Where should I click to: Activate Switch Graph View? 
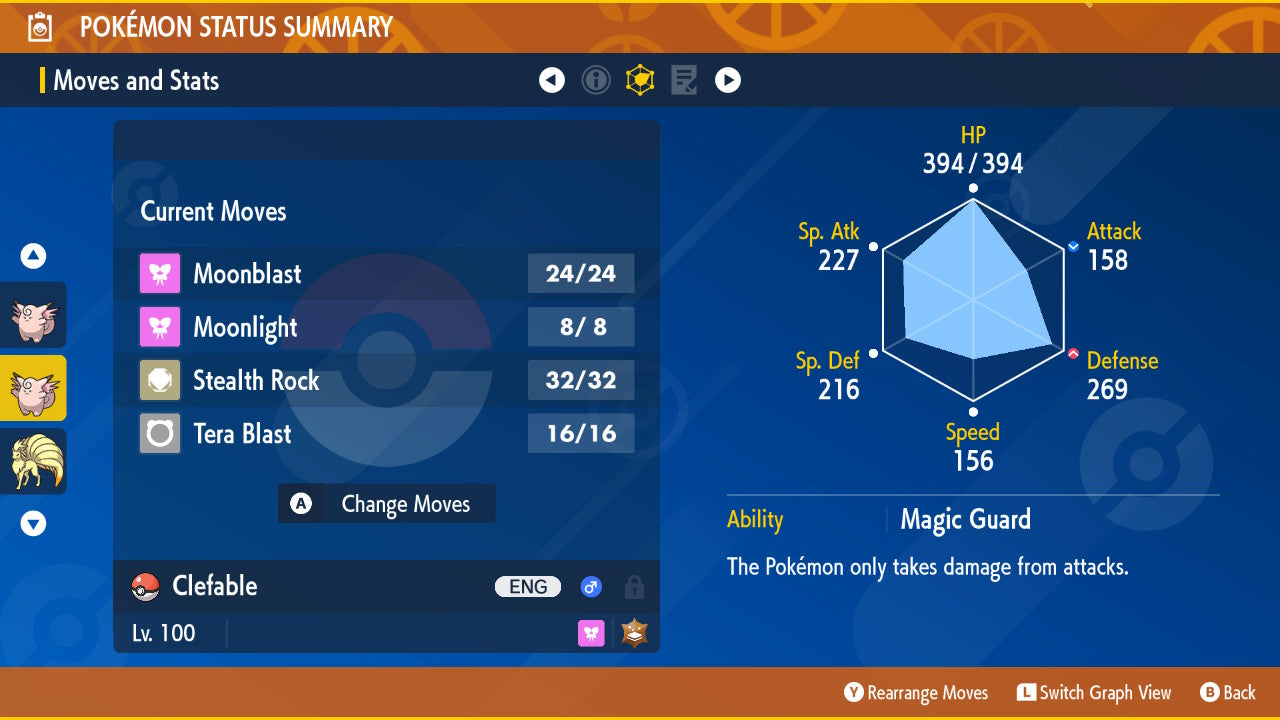[1094, 693]
